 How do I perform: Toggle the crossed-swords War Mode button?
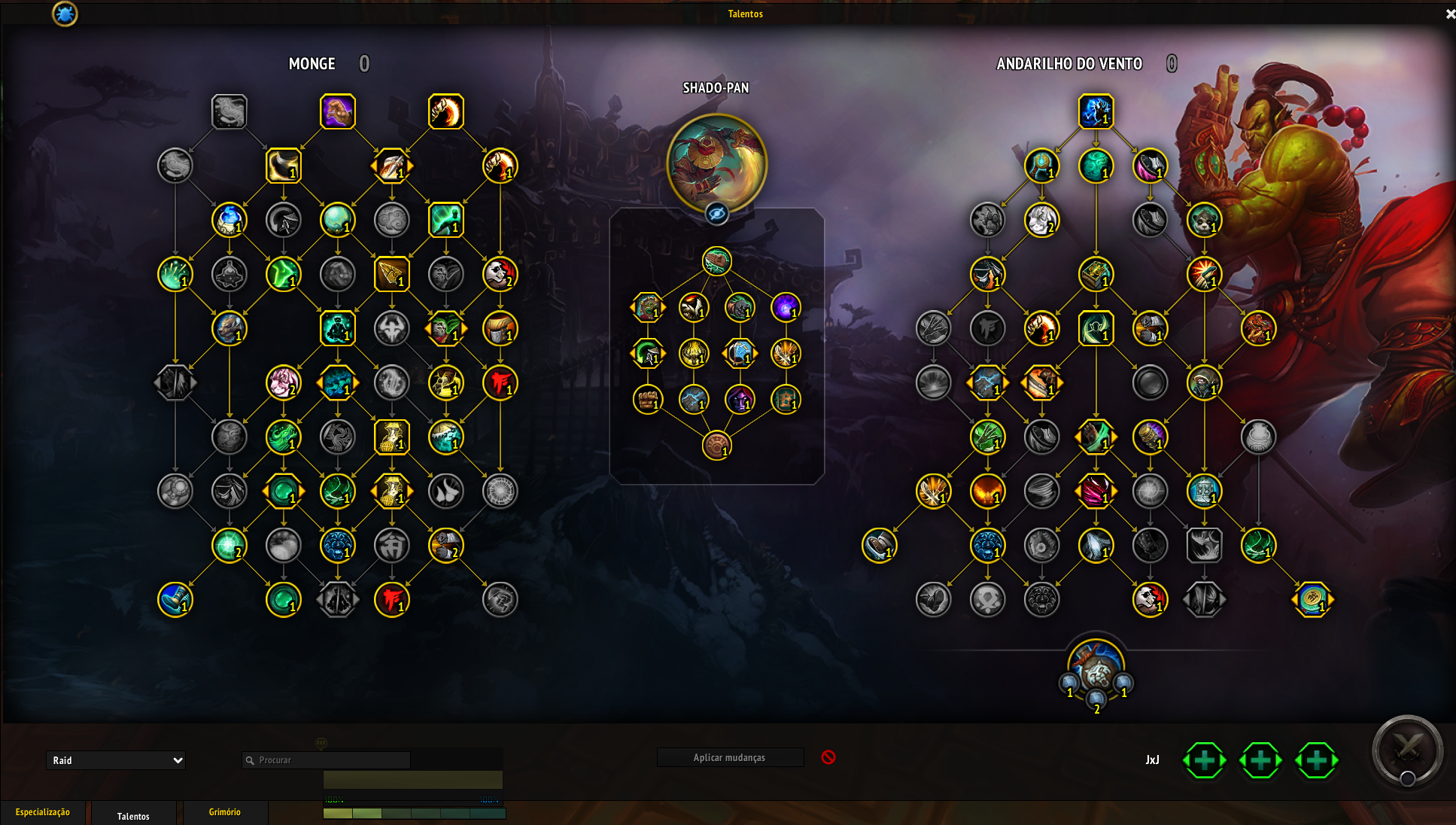tap(1406, 750)
